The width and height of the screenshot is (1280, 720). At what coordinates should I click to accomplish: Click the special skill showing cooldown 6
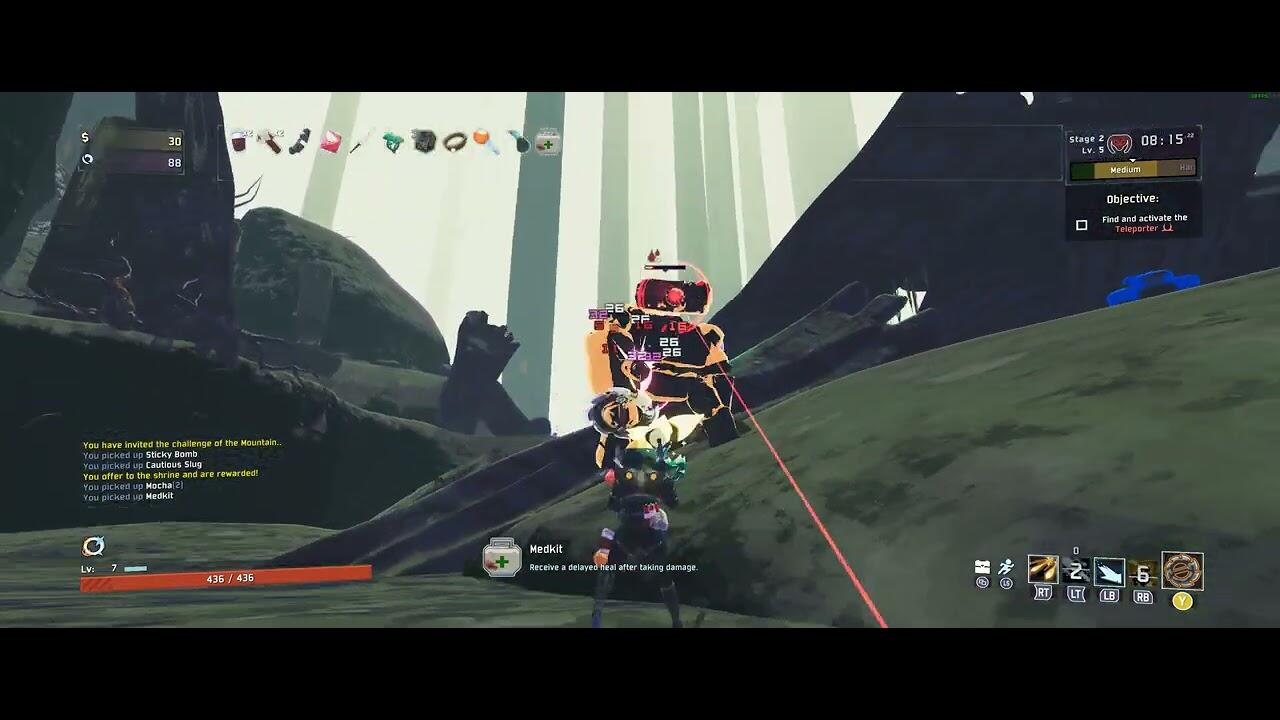(1143, 573)
